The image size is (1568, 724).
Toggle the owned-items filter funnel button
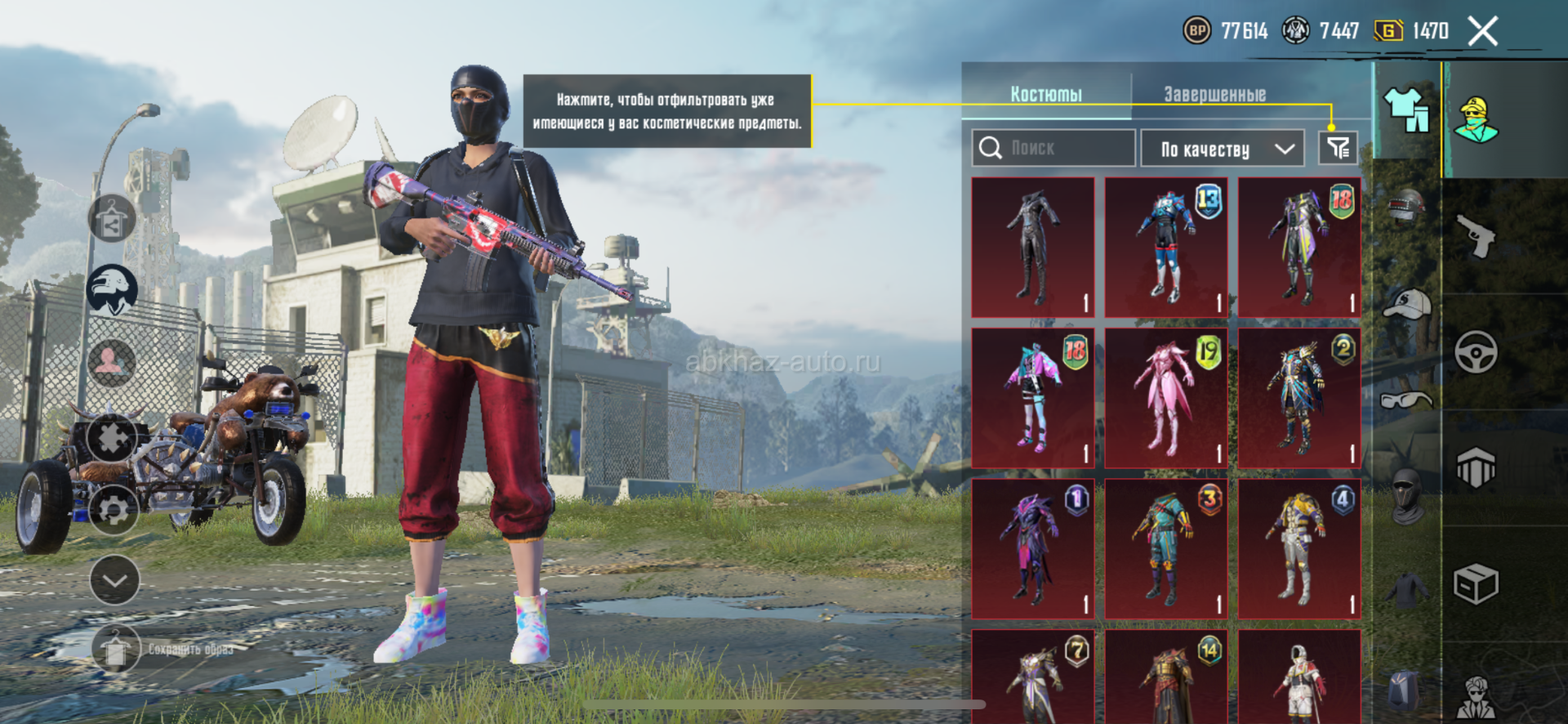pyautogui.click(x=1338, y=148)
